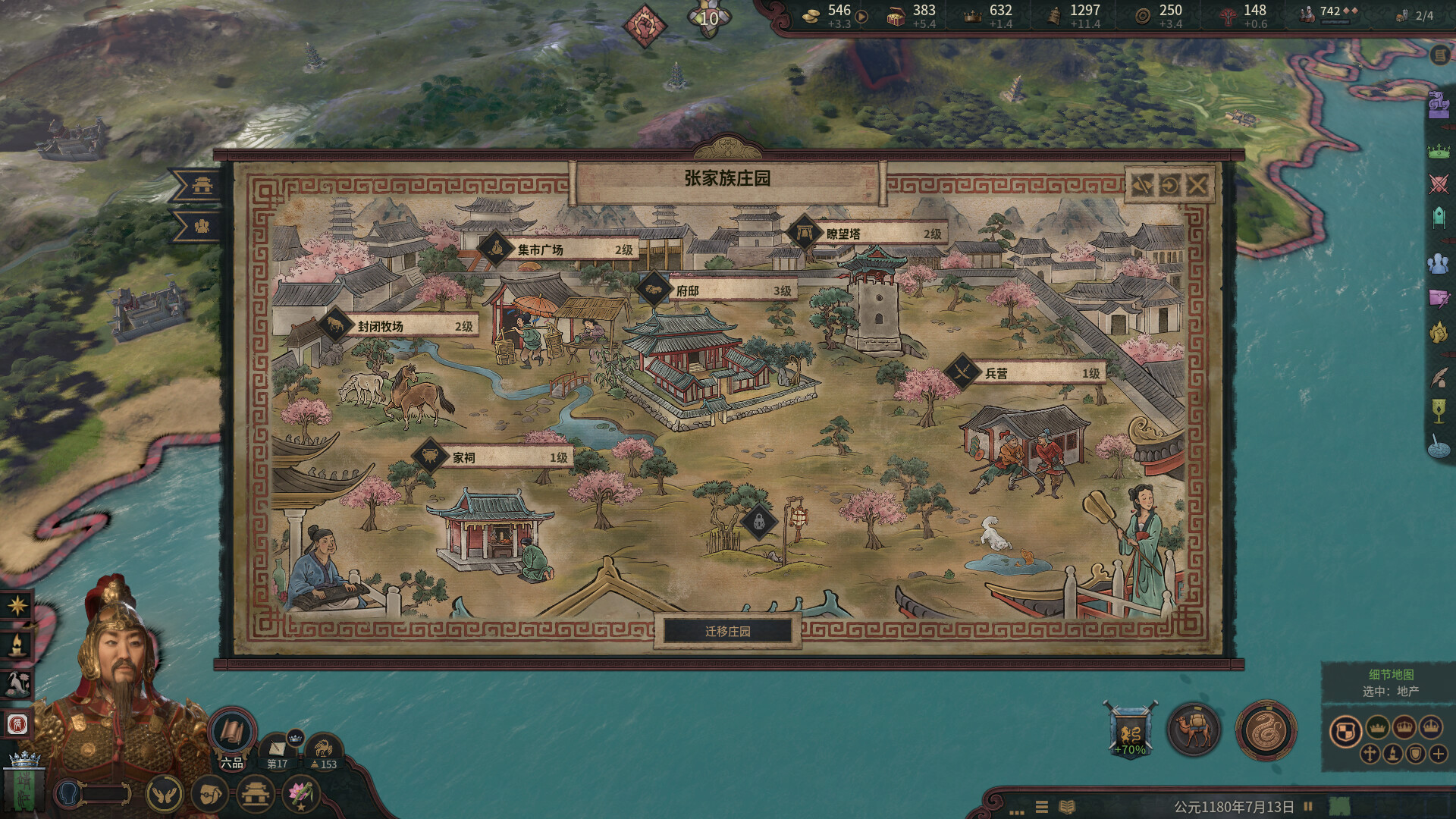This screenshot has height=819, width=1456.
Task: Expand the crane and lotus panel on left edge
Action: tap(20, 682)
